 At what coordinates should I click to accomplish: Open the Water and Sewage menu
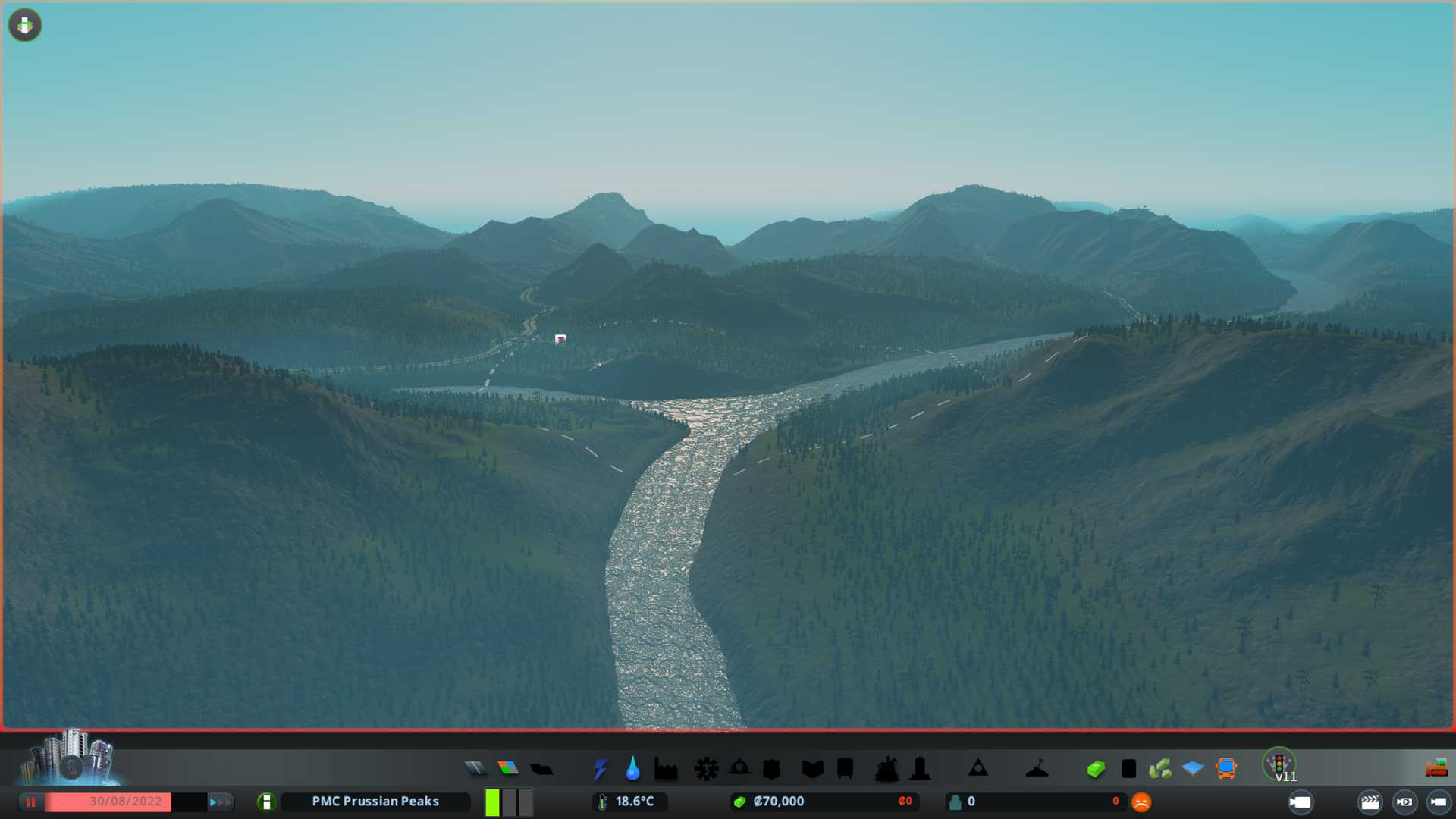(632, 769)
